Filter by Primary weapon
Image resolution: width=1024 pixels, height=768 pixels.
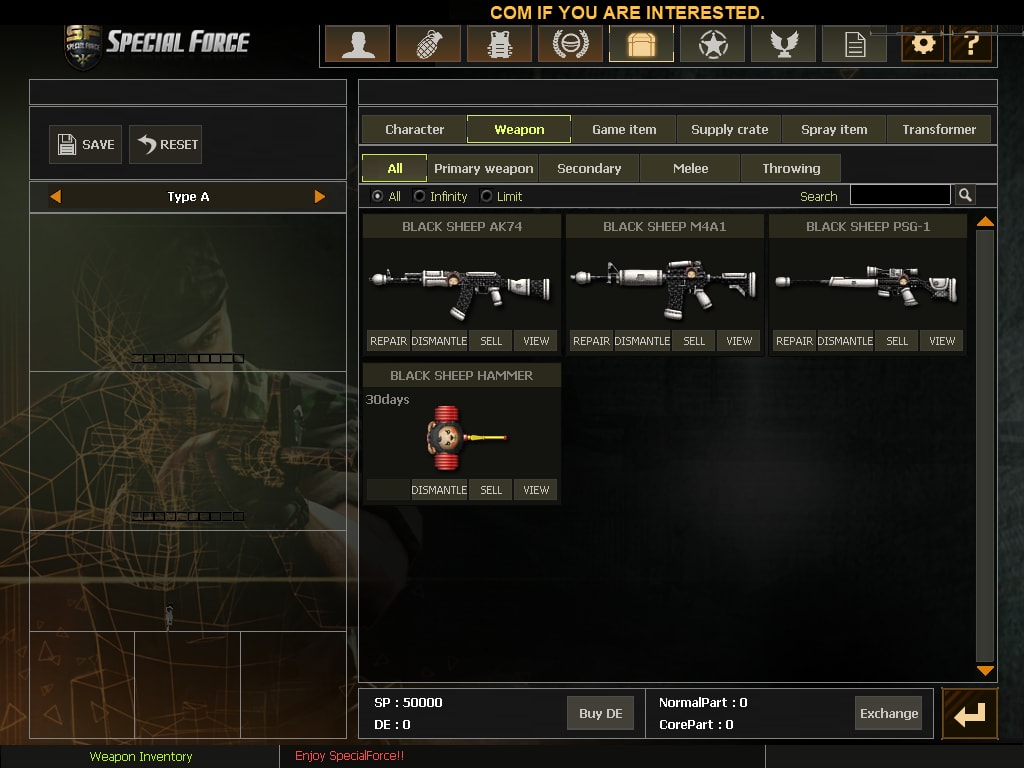click(483, 168)
